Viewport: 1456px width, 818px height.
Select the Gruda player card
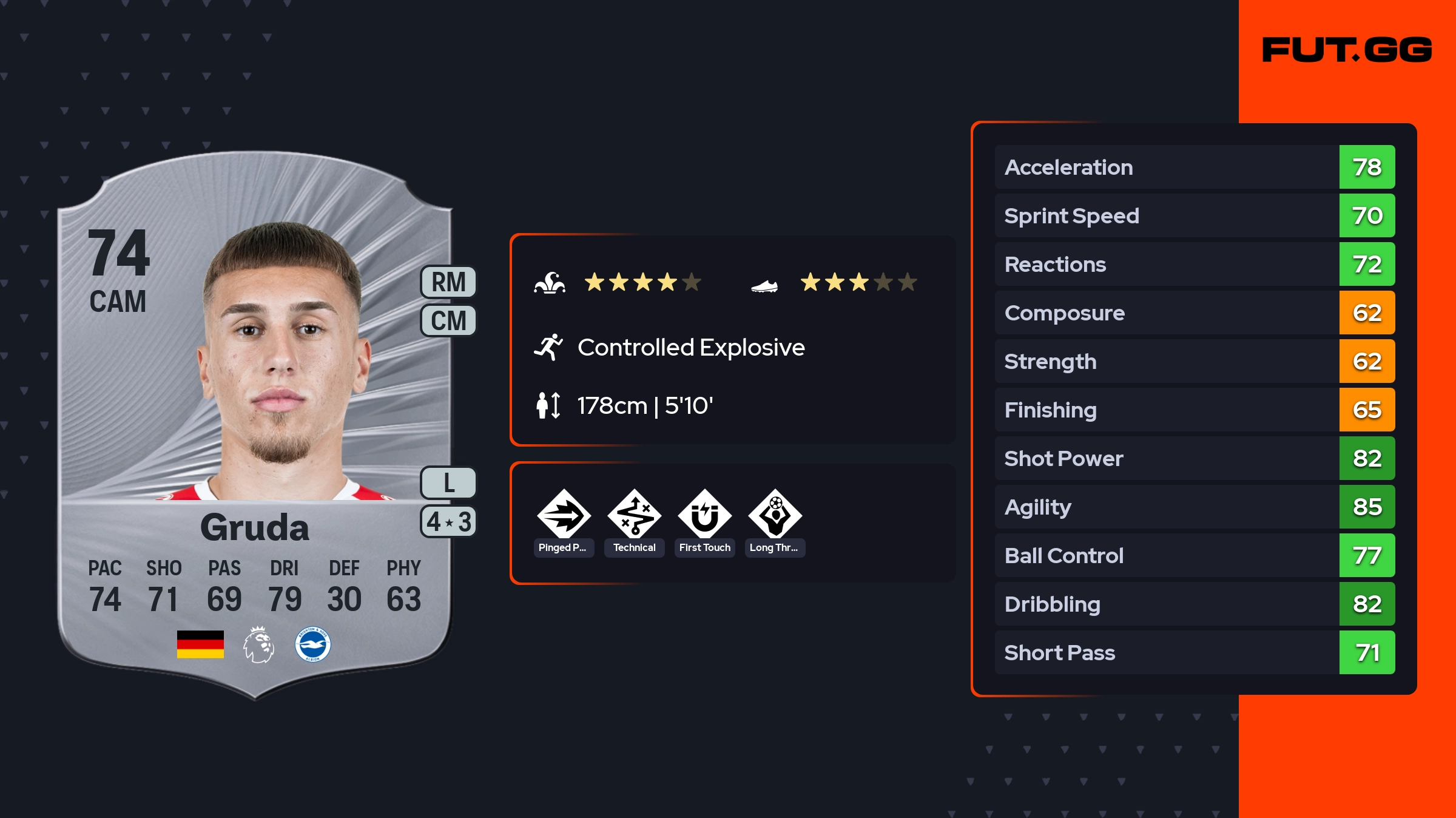(255, 425)
